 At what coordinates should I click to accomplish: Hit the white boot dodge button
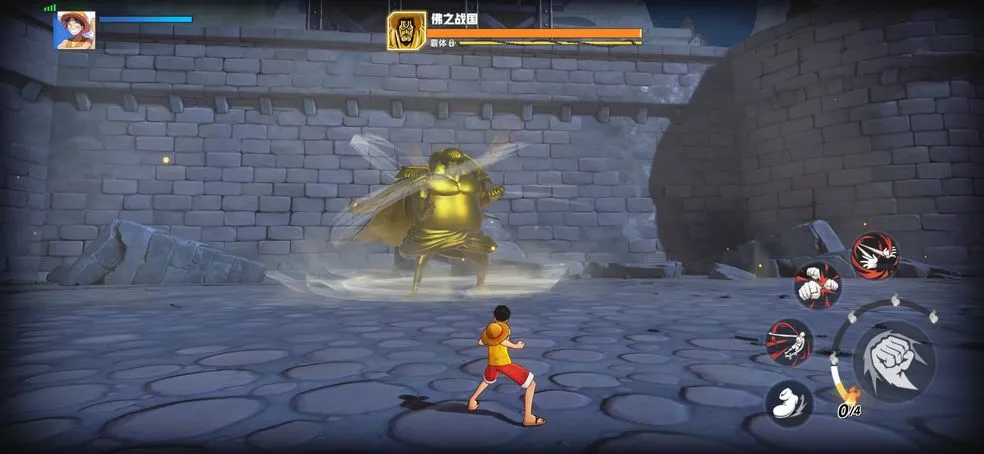pos(789,403)
